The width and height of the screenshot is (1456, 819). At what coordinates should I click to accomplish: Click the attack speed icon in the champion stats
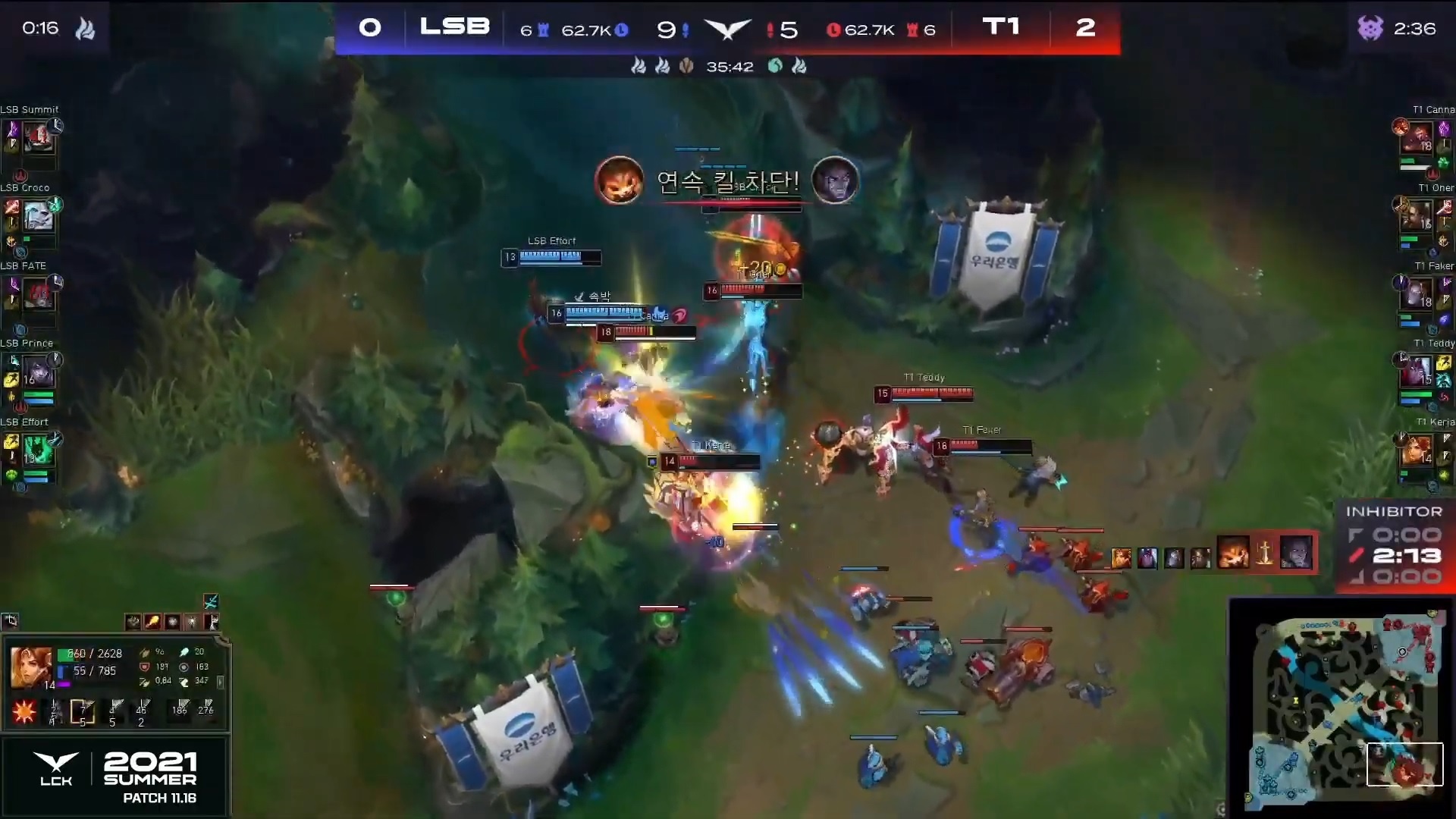click(145, 681)
